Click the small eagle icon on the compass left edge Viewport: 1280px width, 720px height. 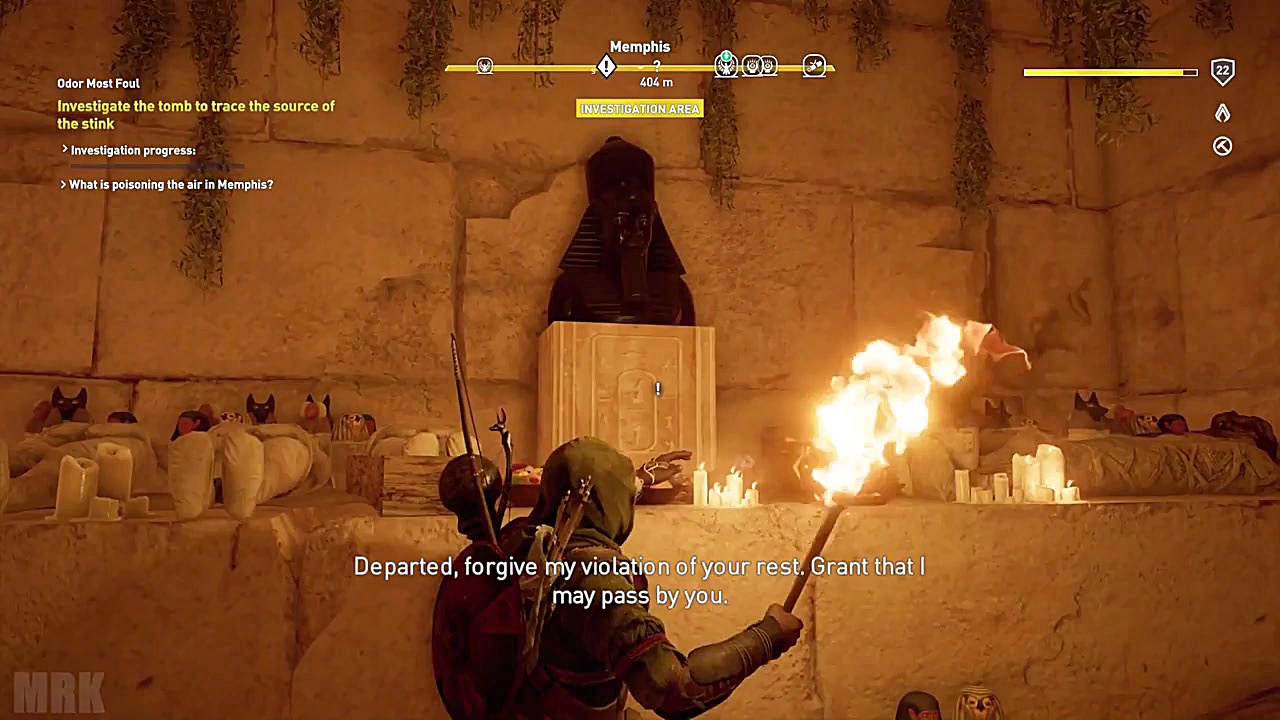[x=485, y=66]
